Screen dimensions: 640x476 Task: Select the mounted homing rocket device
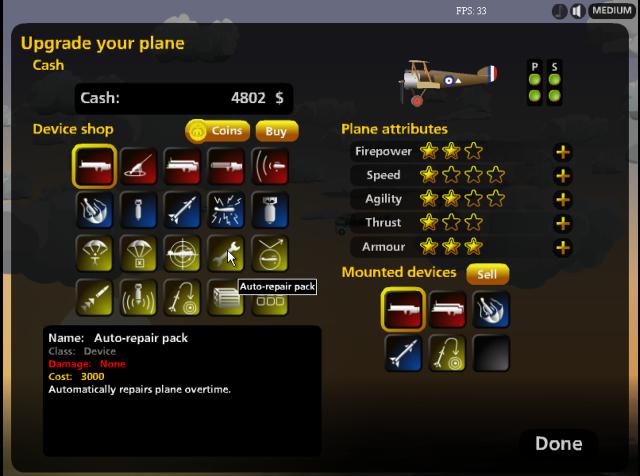click(447, 353)
